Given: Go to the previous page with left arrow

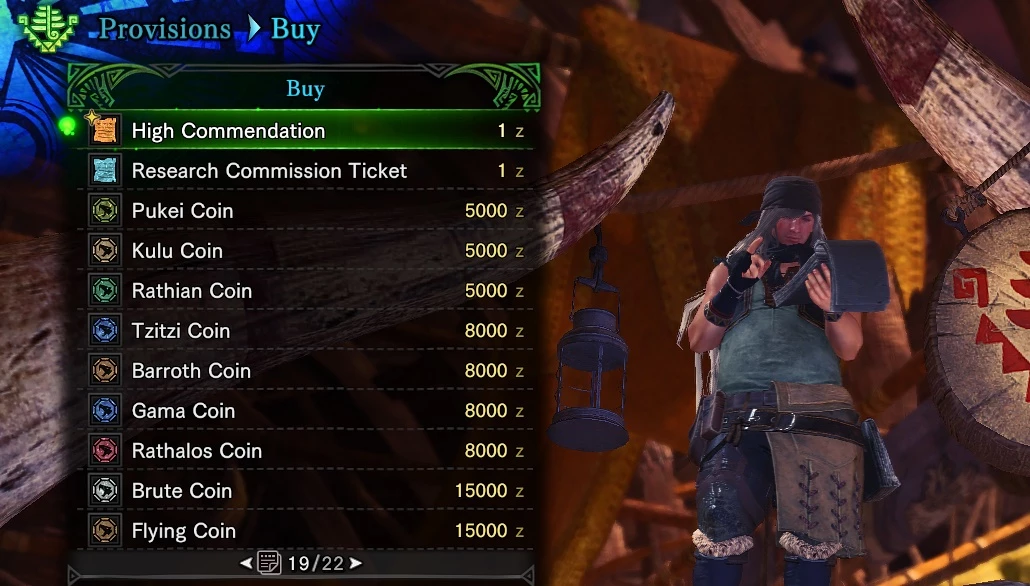Looking at the screenshot, I should click(x=246, y=564).
